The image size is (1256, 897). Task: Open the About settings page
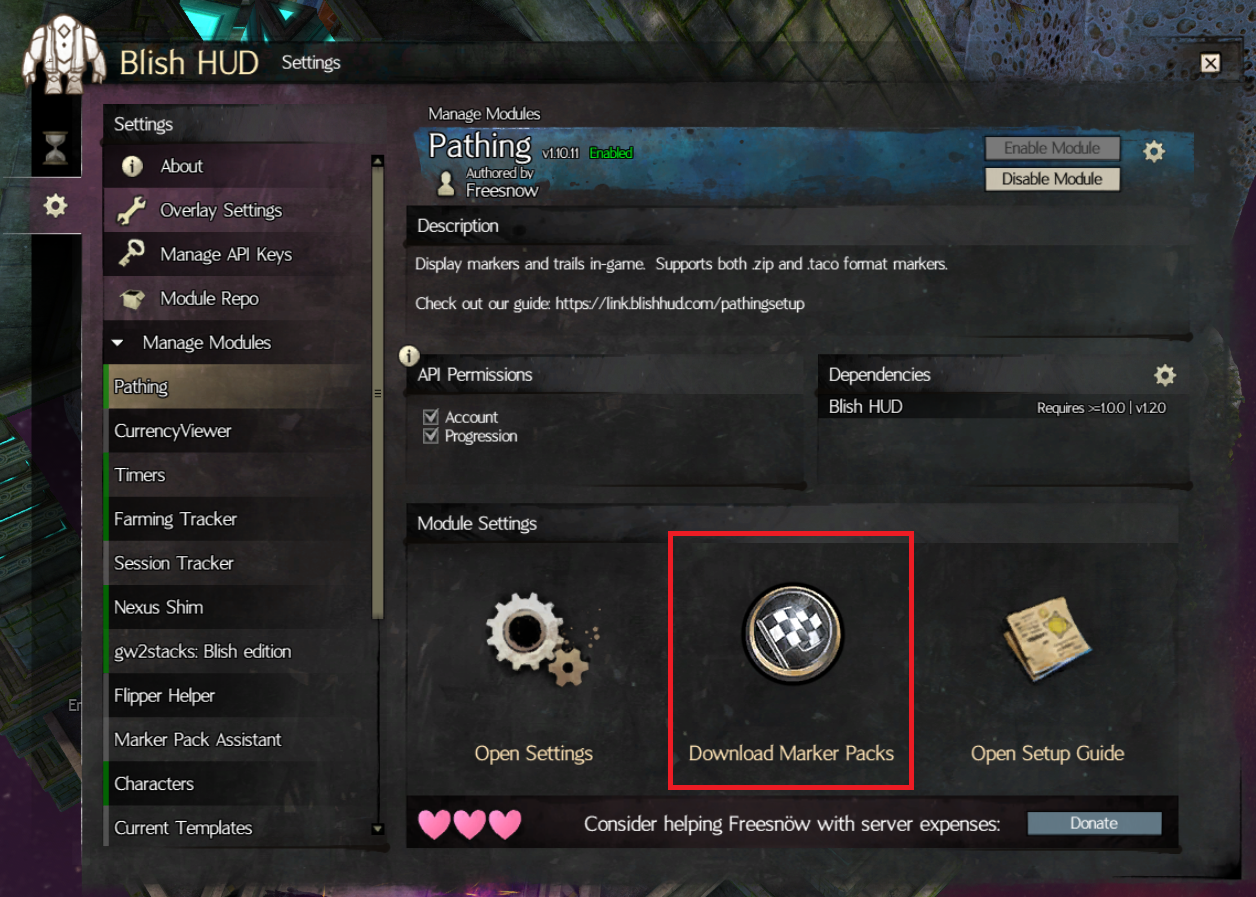[181, 167]
